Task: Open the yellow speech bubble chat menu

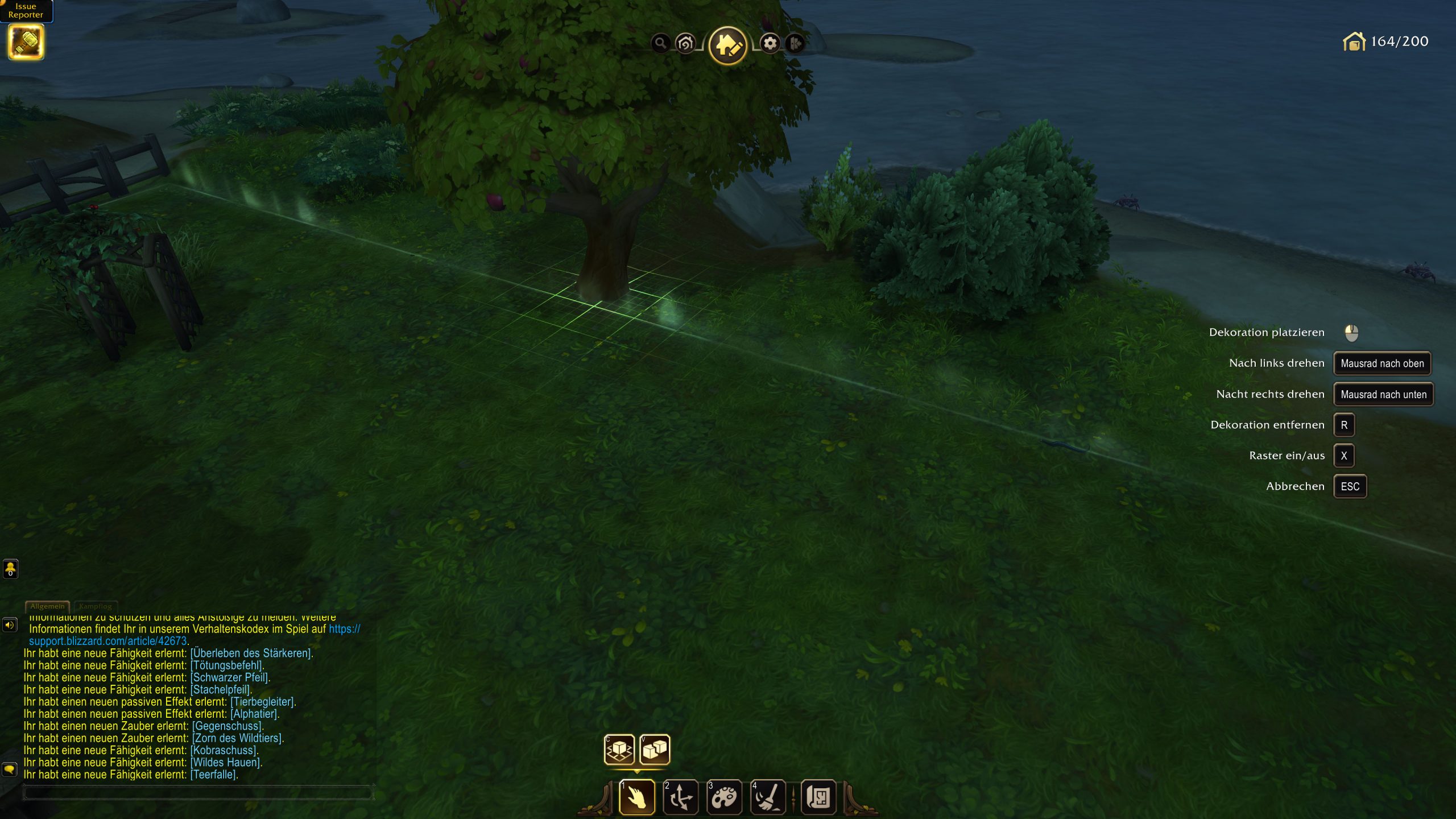Action: 10,770
